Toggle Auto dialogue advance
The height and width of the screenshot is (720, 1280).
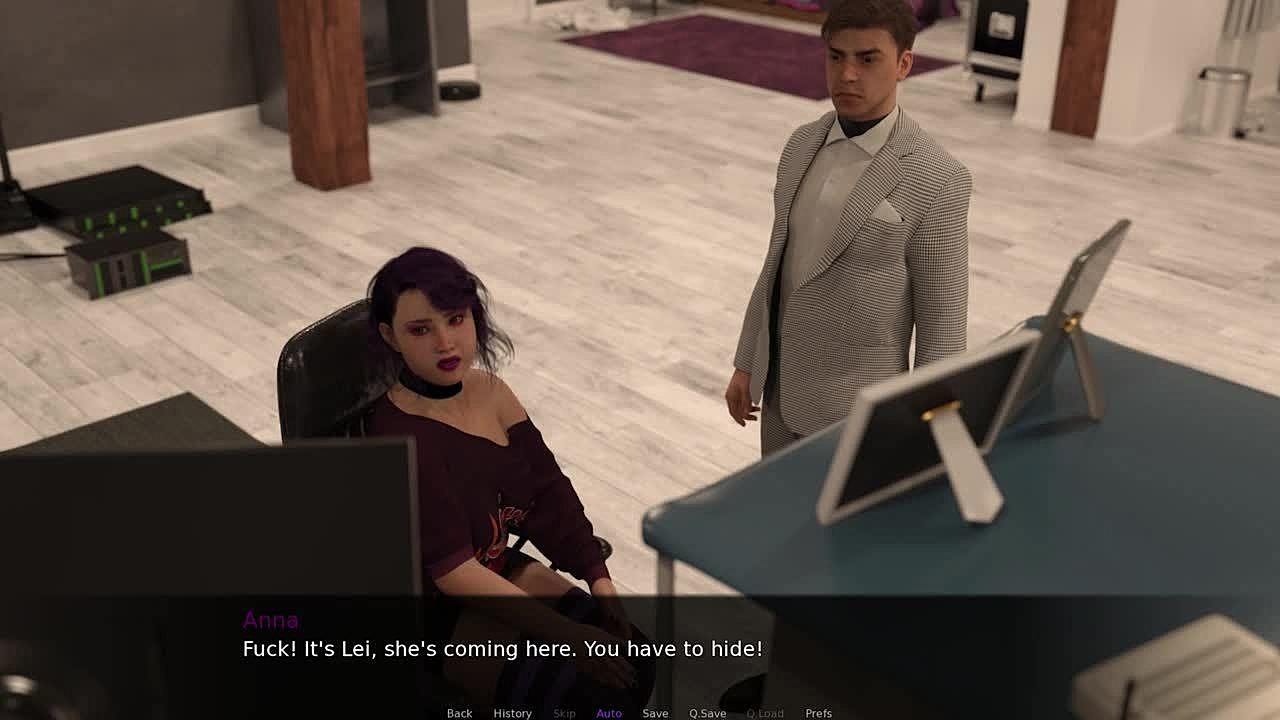pos(609,713)
